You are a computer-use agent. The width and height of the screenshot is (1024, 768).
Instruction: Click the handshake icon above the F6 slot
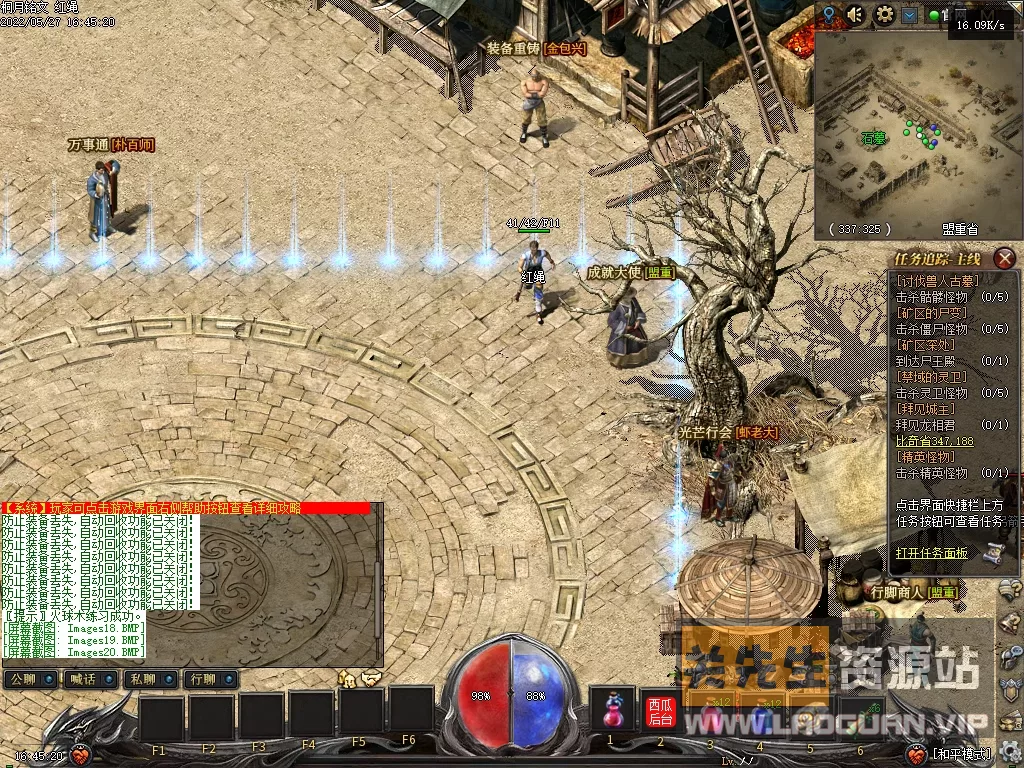click(x=372, y=678)
